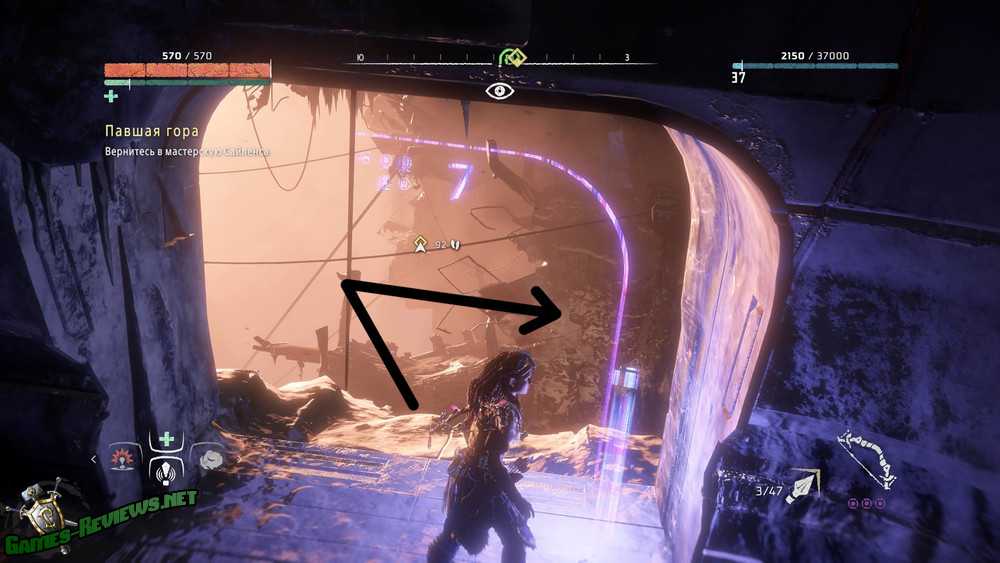The image size is (1000, 563).
Task: Open the Павшая гора quest tracker
Action: click(x=152, y=131)
